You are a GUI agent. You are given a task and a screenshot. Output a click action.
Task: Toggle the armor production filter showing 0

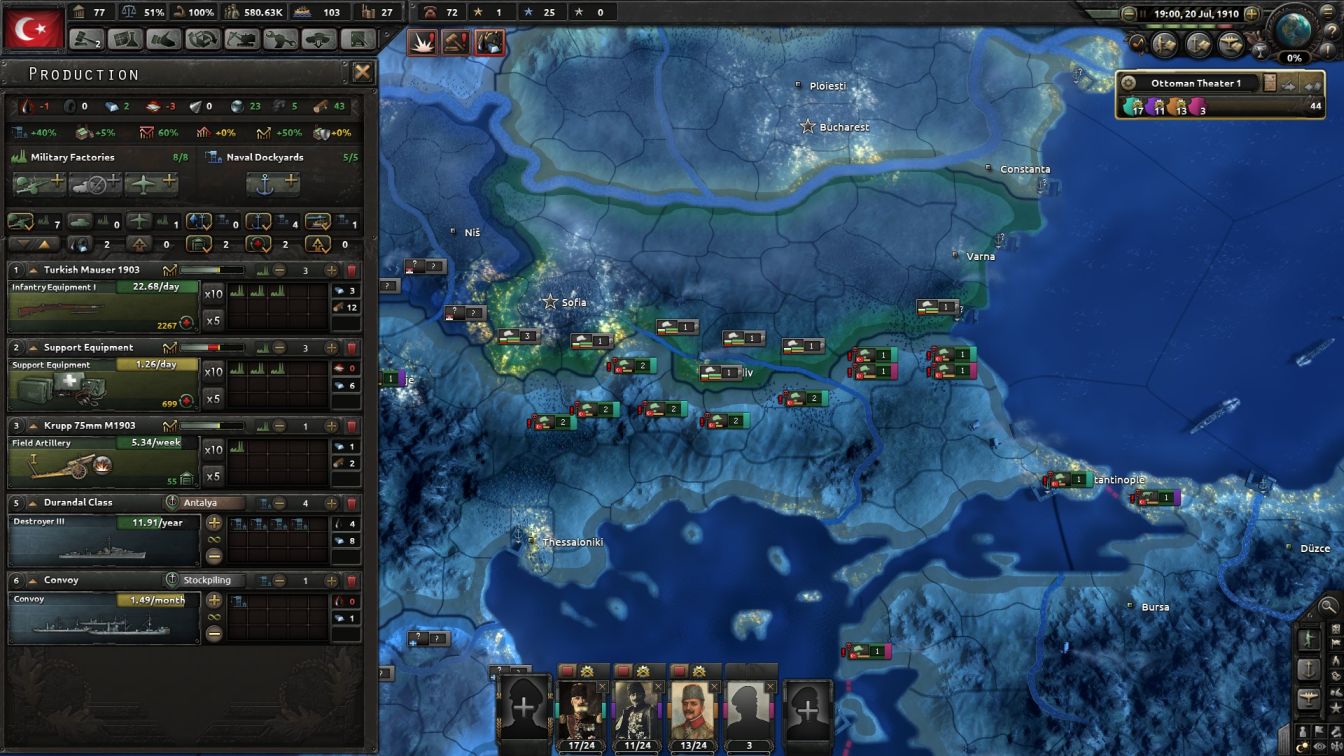pos(79,220)
